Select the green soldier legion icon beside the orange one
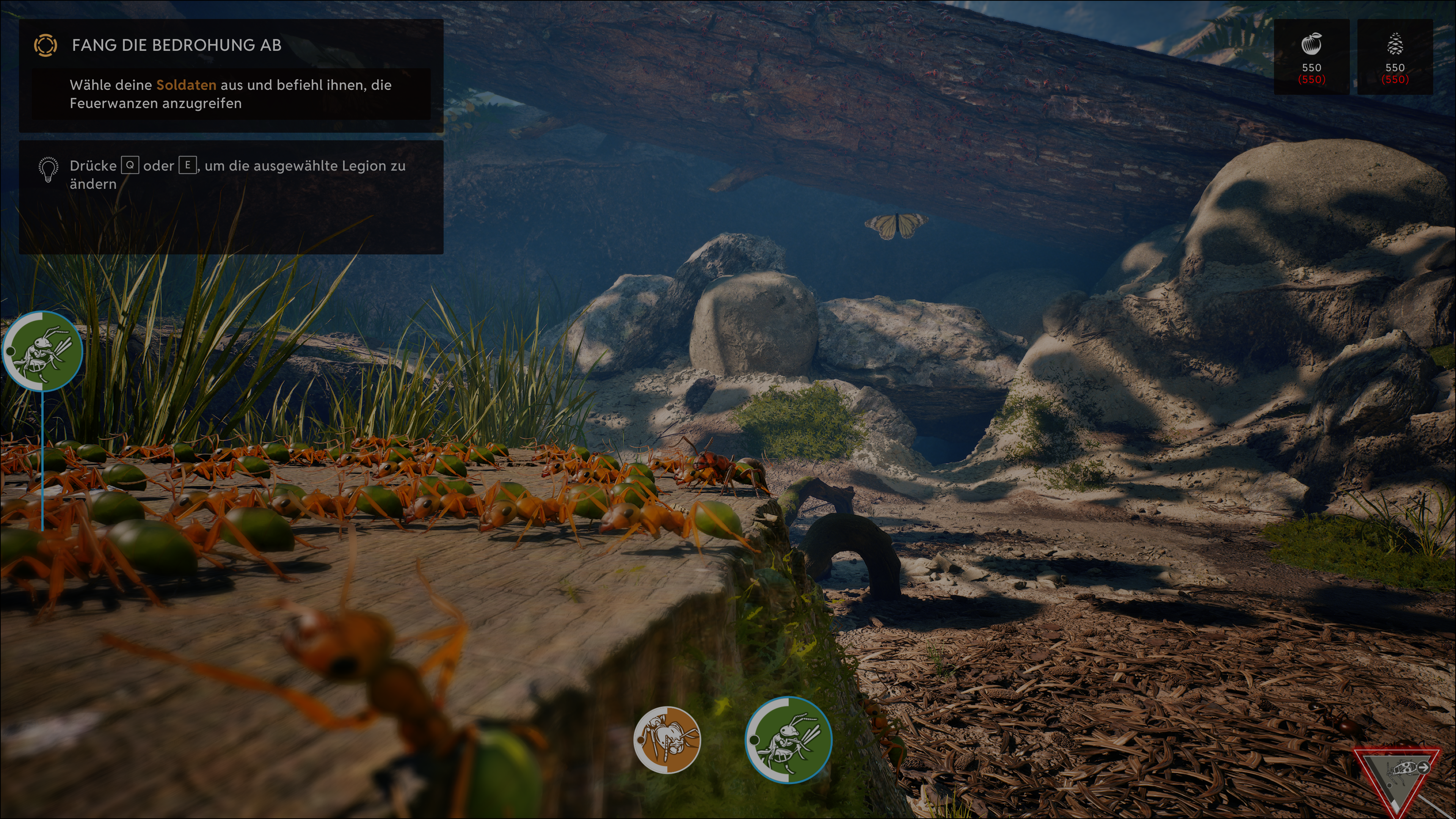1456x819 pixels. [789, 740]
